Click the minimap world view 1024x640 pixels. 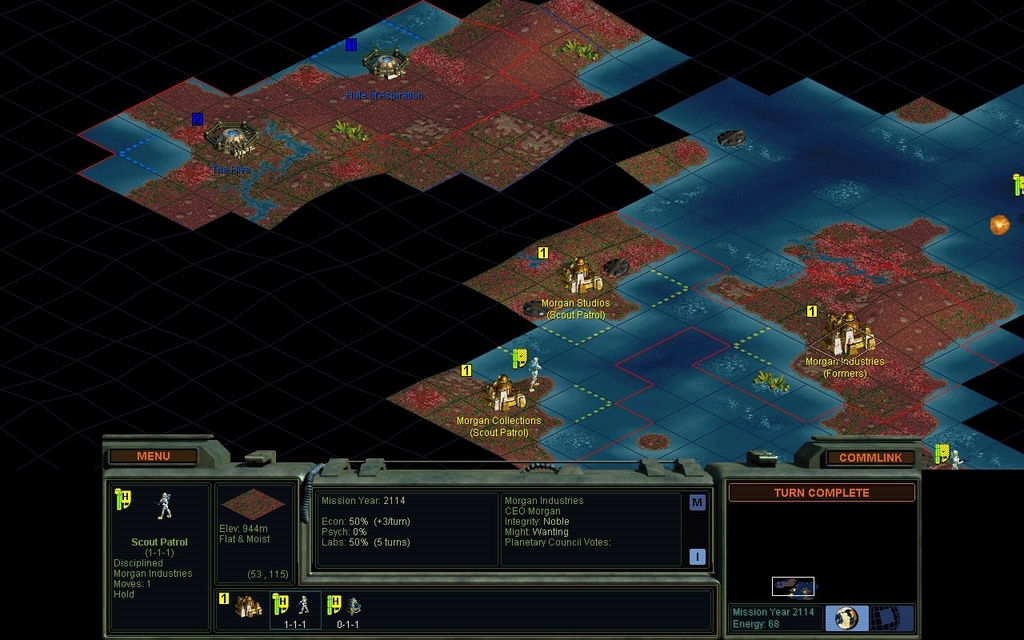[793, 586]
